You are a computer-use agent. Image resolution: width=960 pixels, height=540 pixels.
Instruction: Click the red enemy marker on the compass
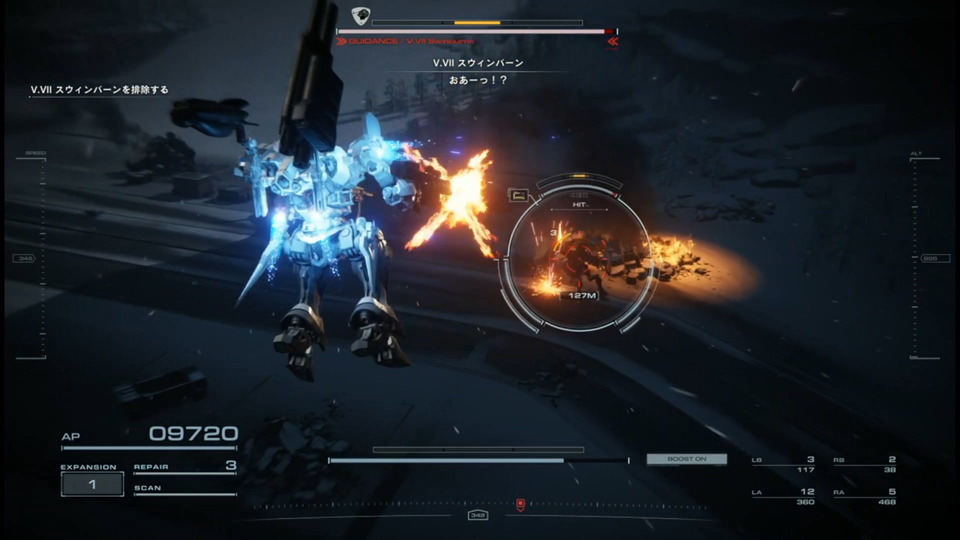click(520, 504)
